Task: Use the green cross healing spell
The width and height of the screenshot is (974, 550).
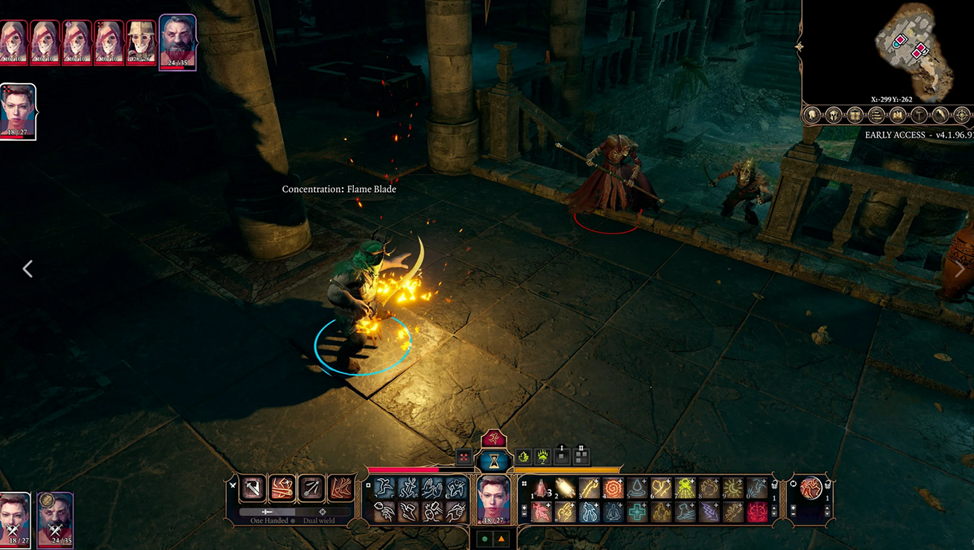Action: point(637,512)
